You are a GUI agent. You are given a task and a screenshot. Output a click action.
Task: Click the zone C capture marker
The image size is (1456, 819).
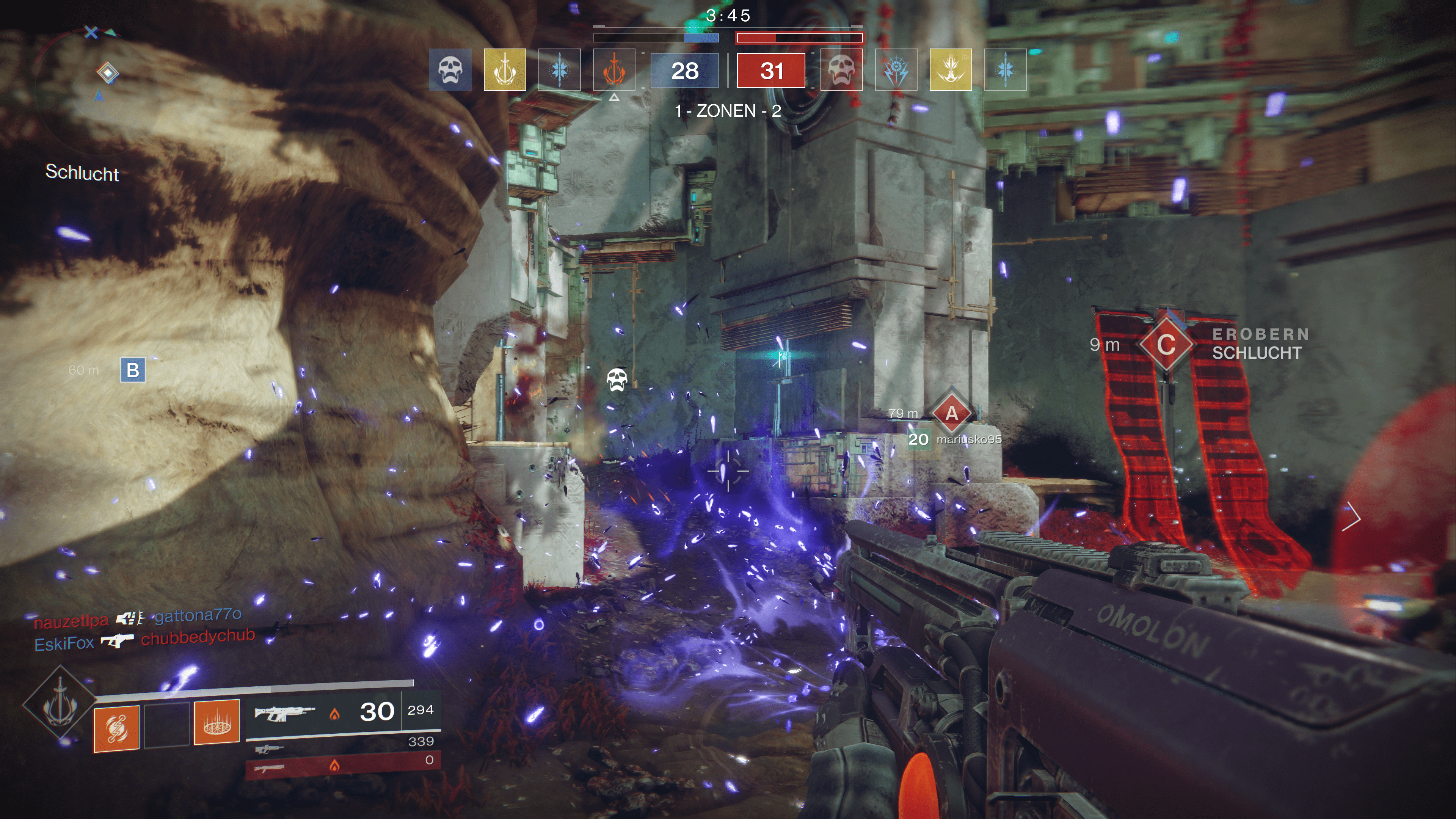tap(1166, 344)
